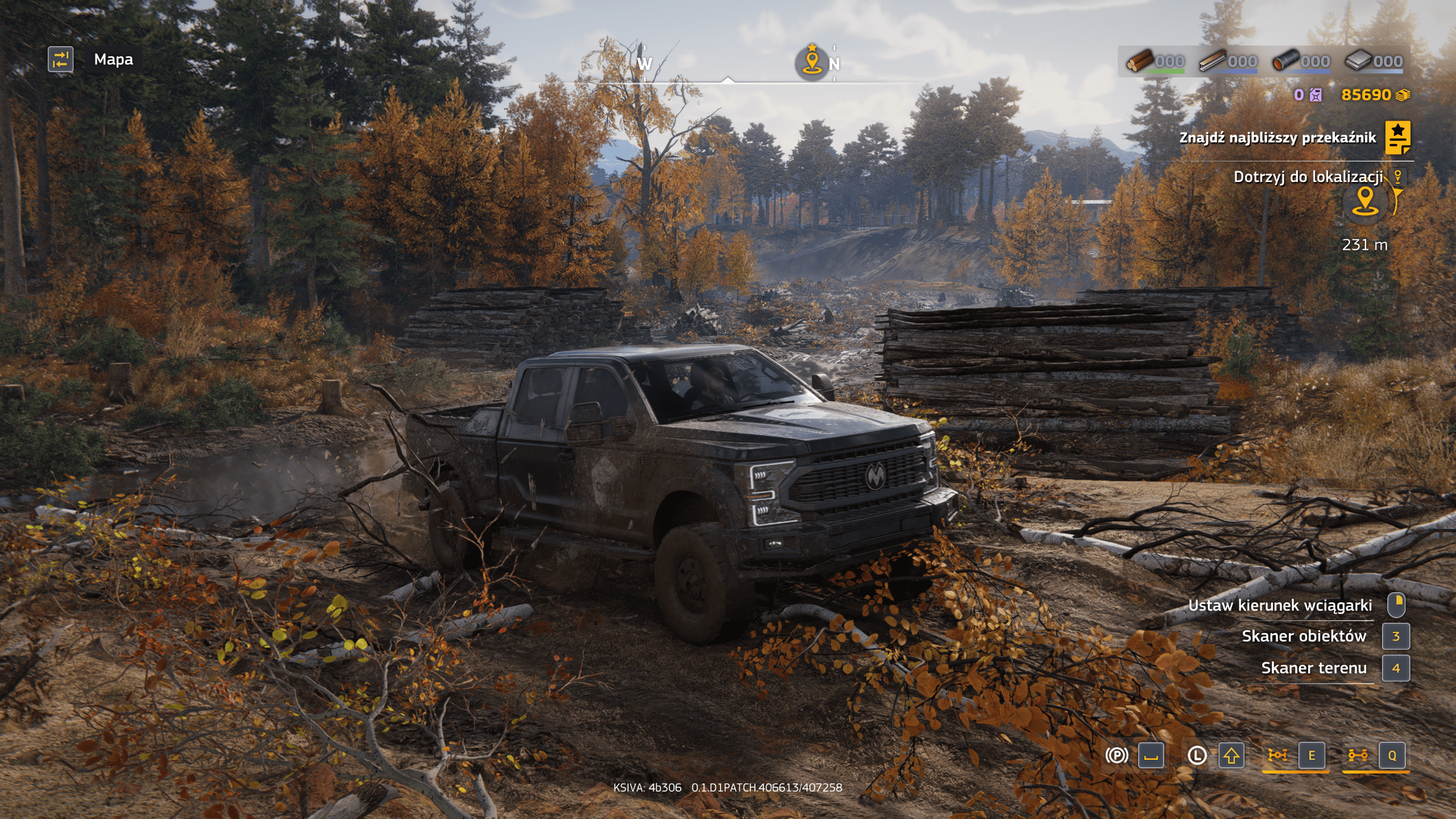Activate Skaner terenu
The image size is (1456, 819).
pyautogui.click(x=1314, y=668)
